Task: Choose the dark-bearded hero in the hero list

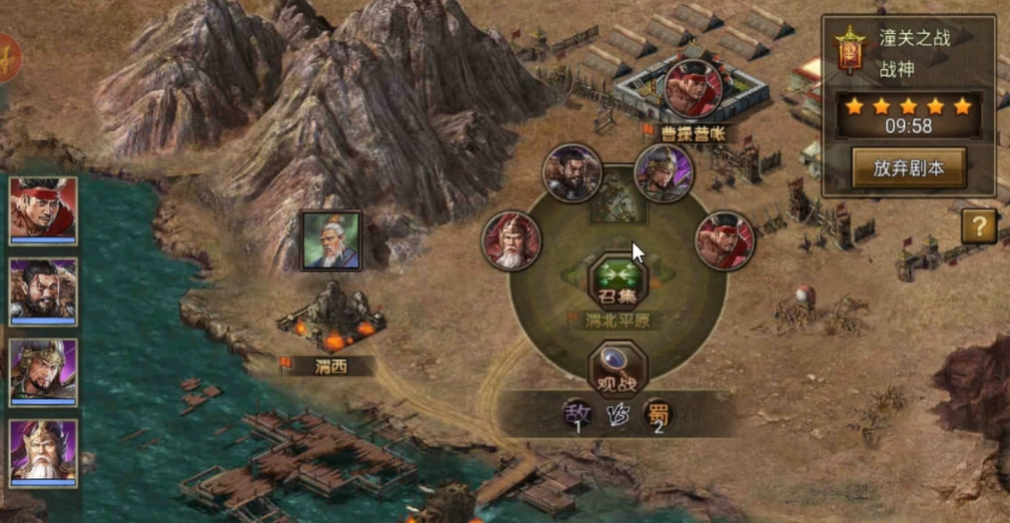Action: pos(43,291)
